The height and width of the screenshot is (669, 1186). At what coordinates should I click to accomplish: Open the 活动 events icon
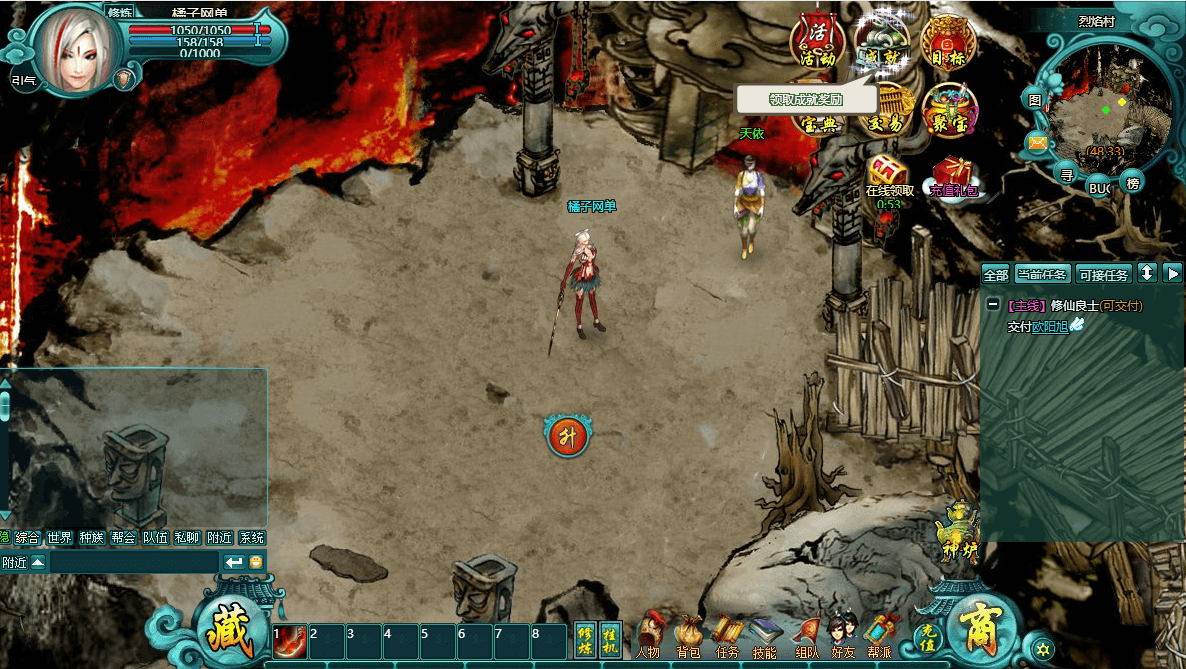click(x=818, y=40)
